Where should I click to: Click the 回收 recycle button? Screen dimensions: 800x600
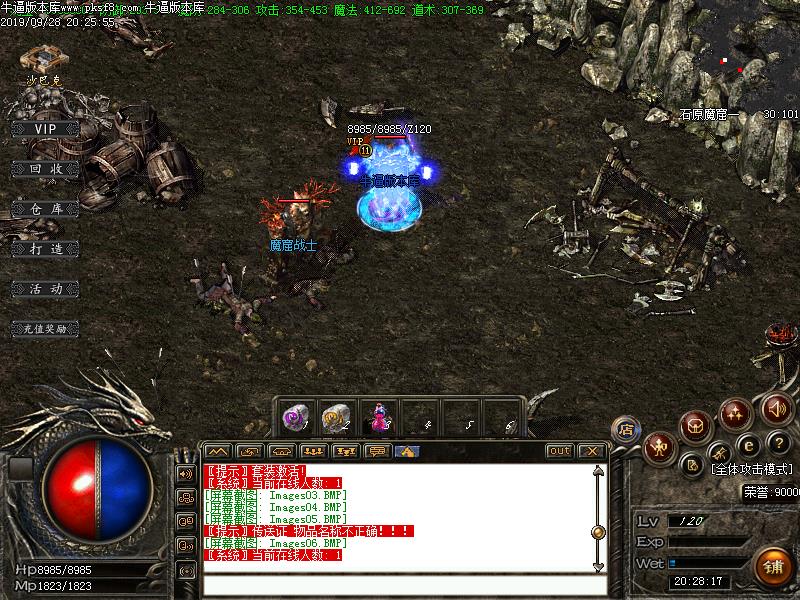pos(45,169)
